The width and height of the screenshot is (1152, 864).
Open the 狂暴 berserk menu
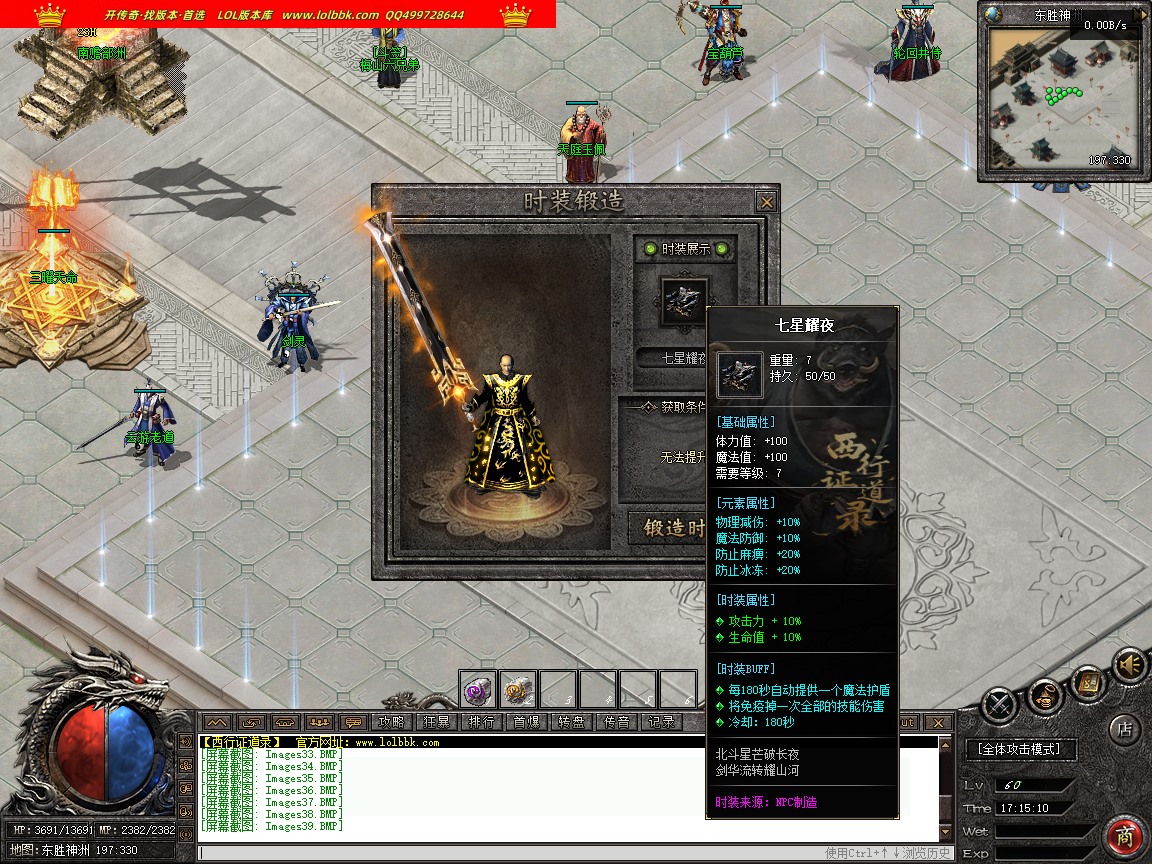tap(436, 722)
